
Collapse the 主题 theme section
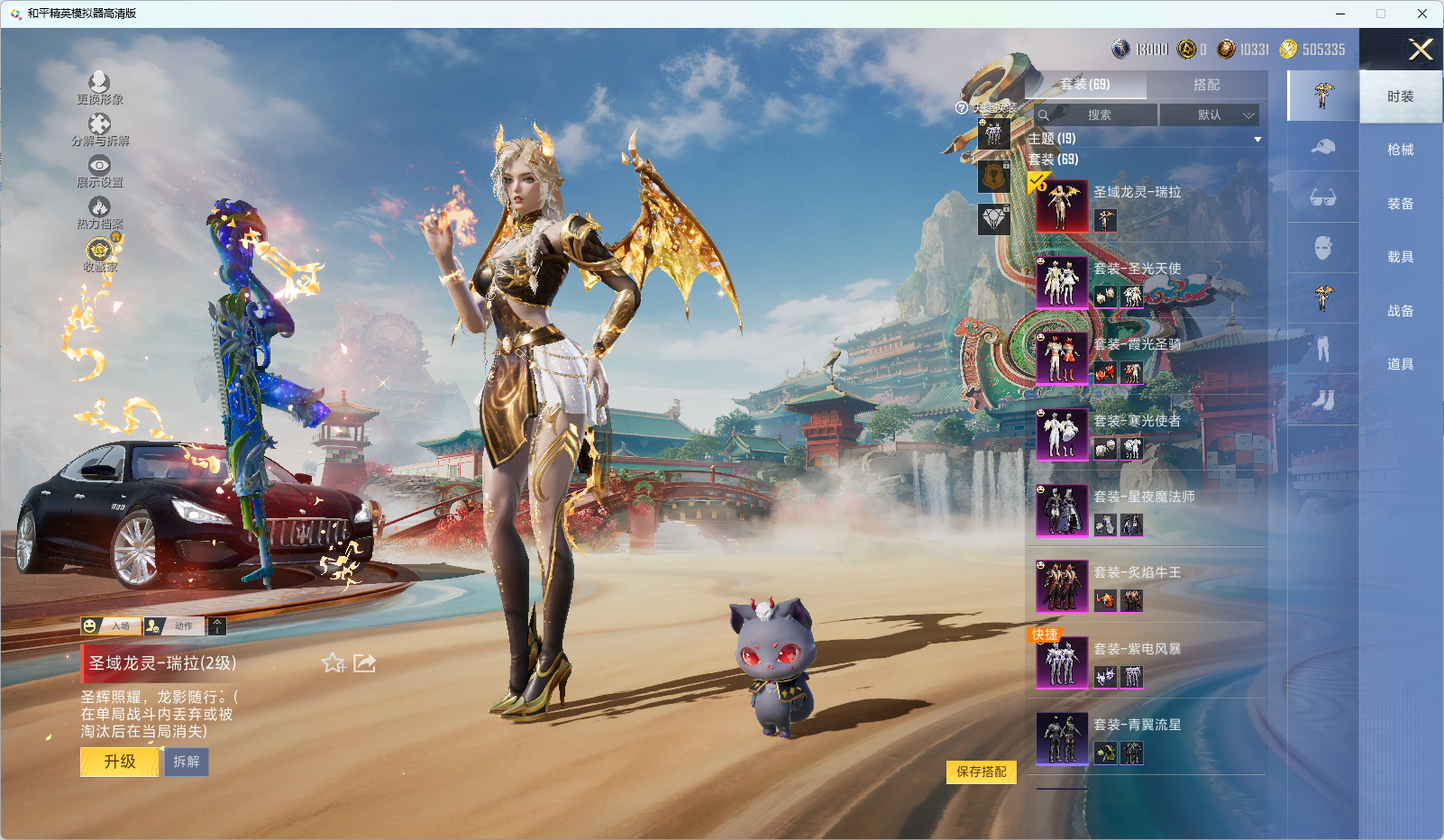tap(1257, 139)
